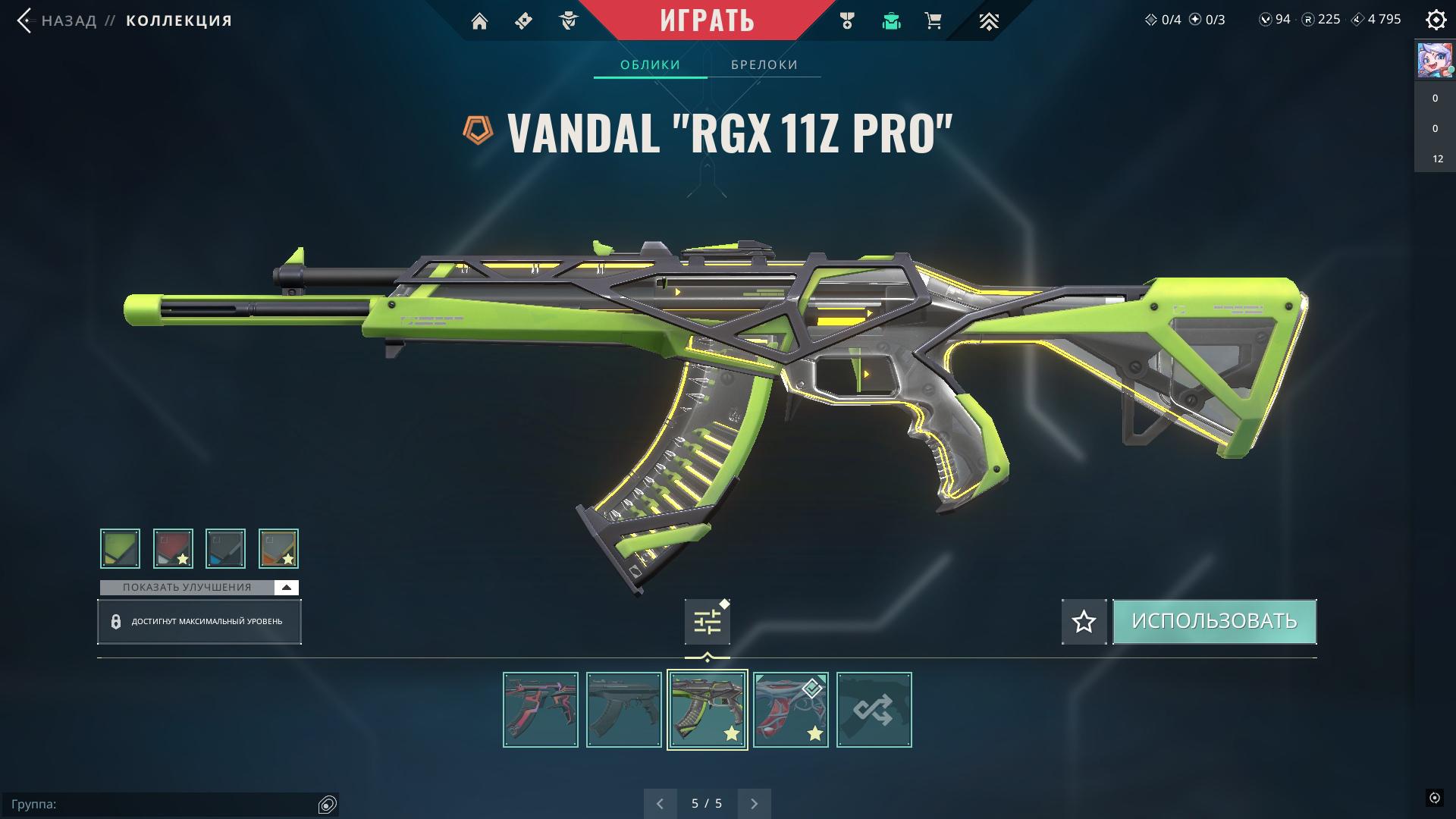This screenshot has width=1456, height=819.
Task: Select the red color variant
Action: click(x=173, y=548)
